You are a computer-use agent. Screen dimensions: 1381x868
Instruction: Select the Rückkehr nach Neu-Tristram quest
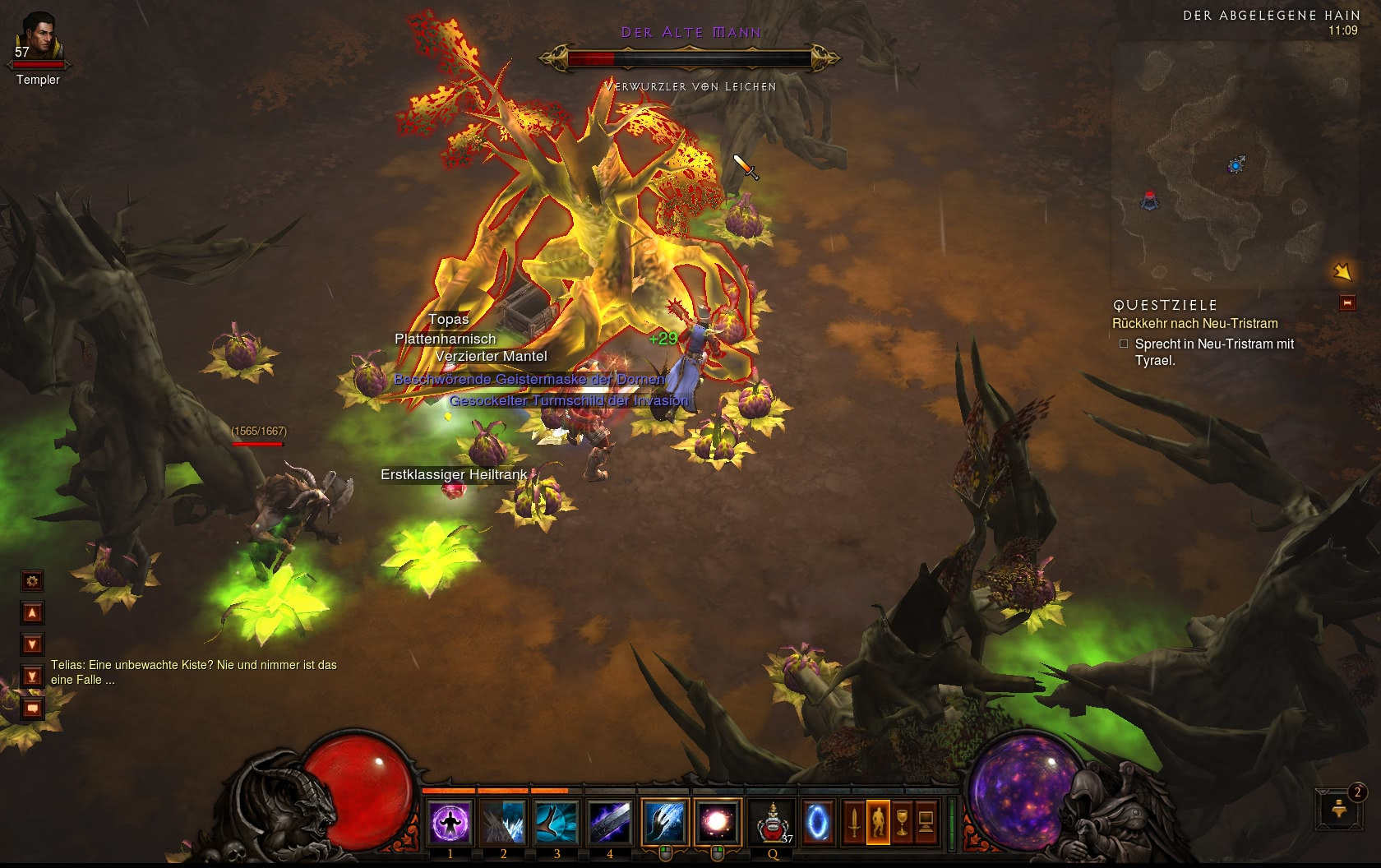point(1194,324)
